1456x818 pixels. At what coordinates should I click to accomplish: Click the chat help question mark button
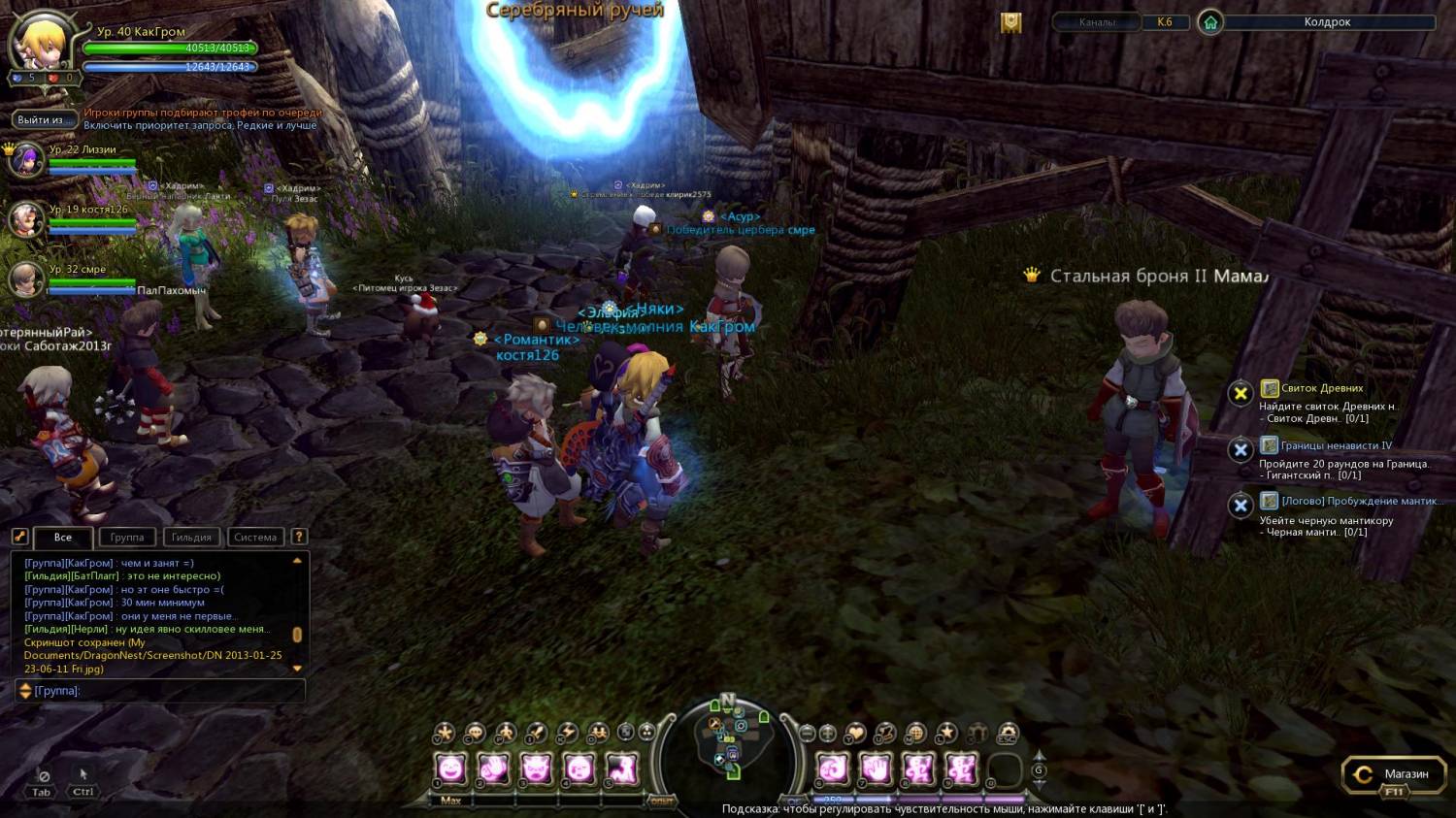click(299, 536)
